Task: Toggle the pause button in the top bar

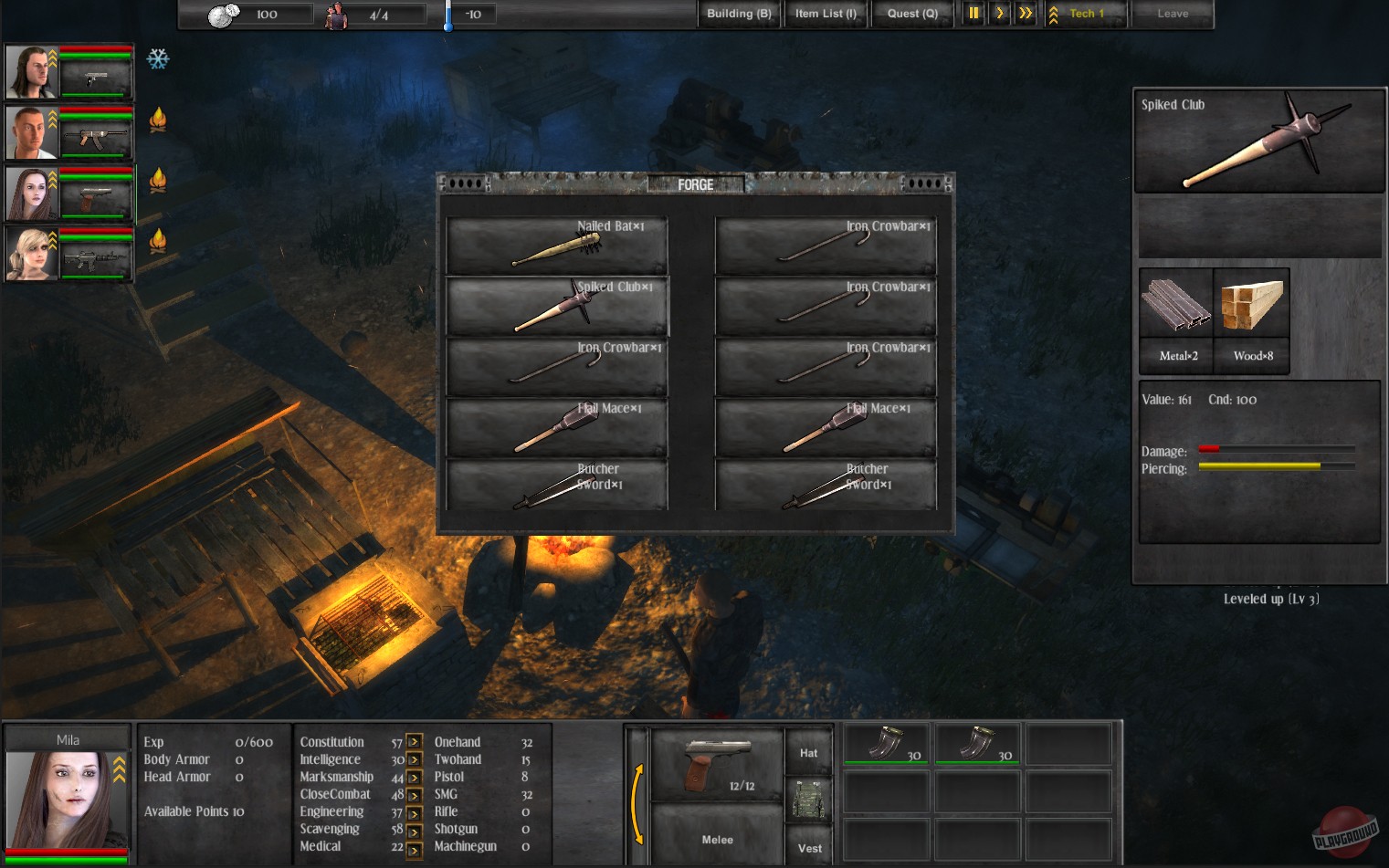Action: click(x=973, y=14)
